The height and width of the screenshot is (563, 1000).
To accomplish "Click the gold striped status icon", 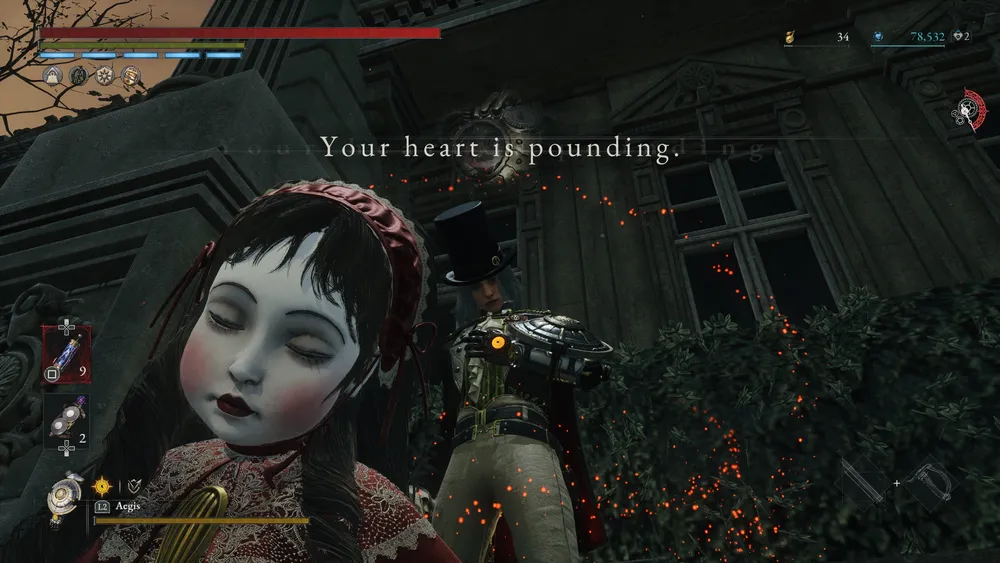I will (131, 76).
